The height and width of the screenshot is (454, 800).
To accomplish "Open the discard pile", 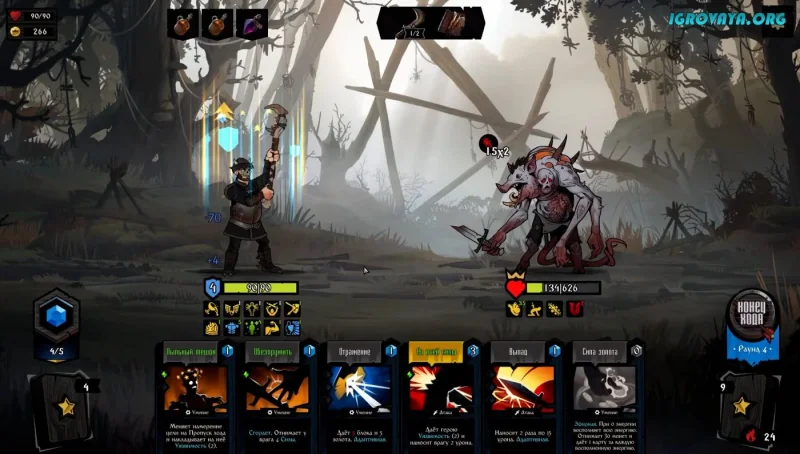I will tap(742, 405).
